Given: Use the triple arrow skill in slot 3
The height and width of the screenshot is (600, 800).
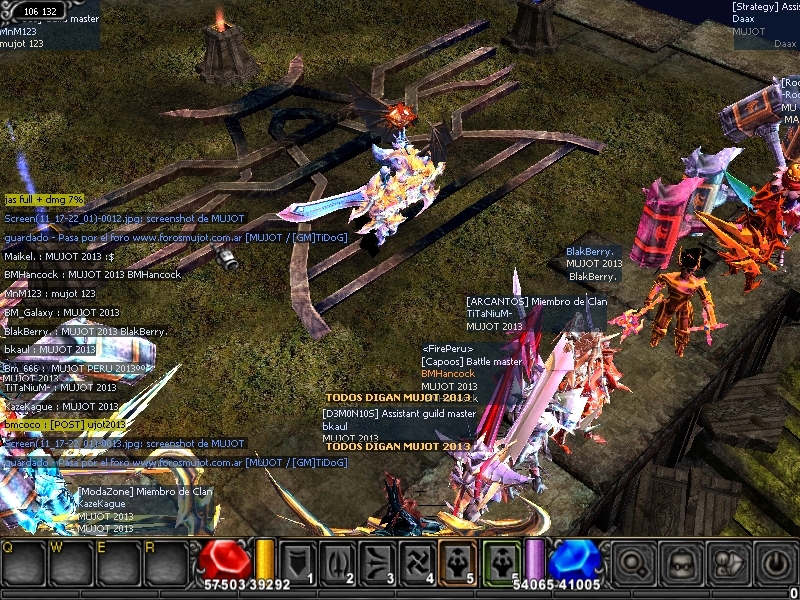Looking at the screenshot, I should 379,562.
